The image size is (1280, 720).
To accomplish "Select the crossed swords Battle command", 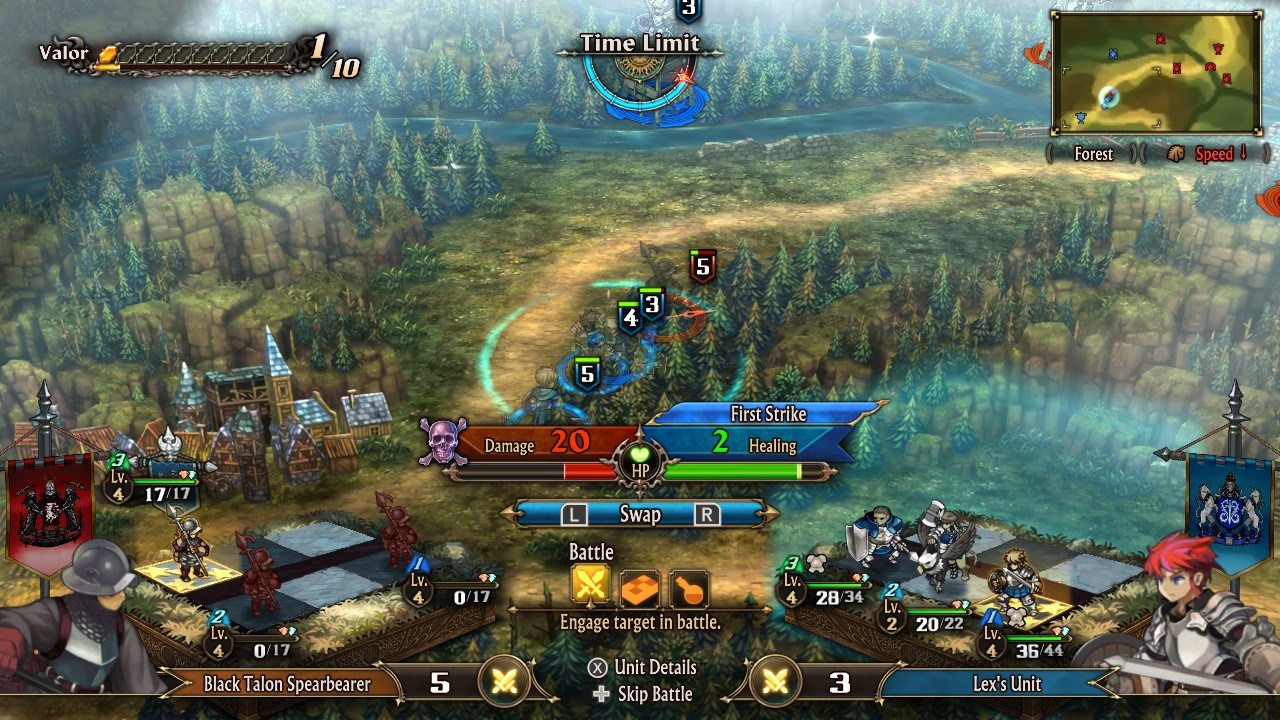I will 591,587.
